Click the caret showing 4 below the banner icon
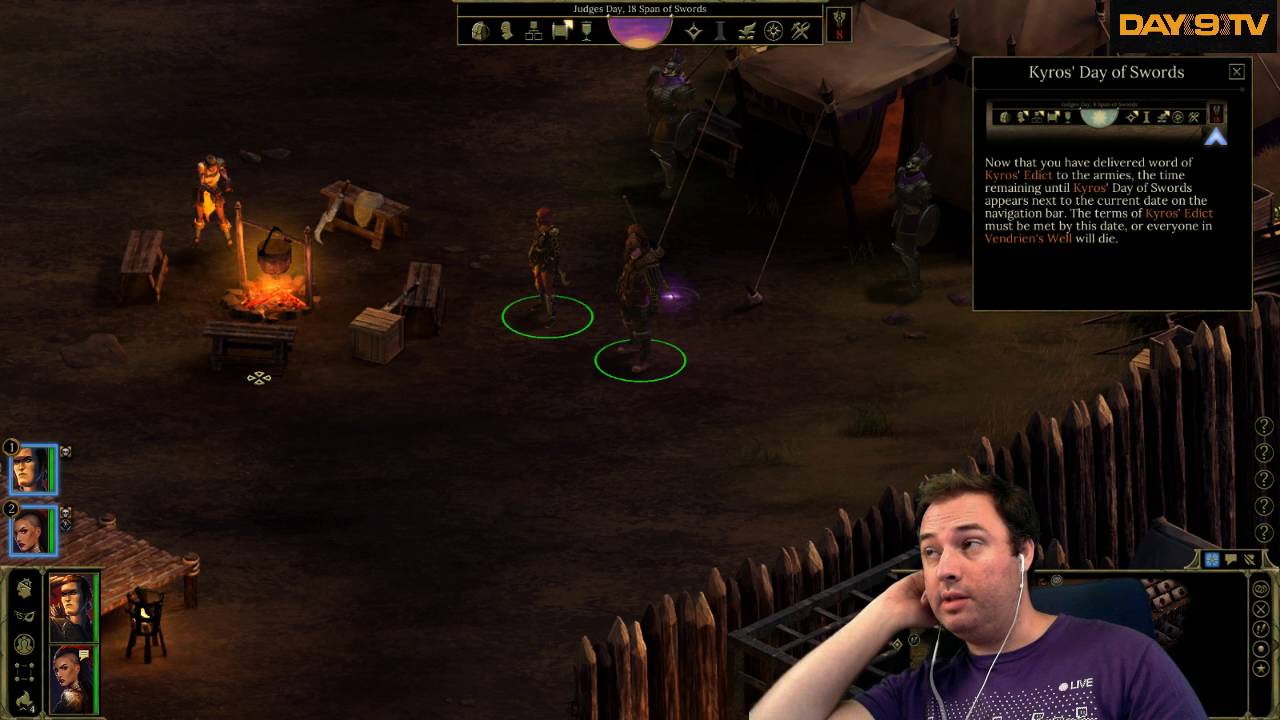 (x=28, y=710)
